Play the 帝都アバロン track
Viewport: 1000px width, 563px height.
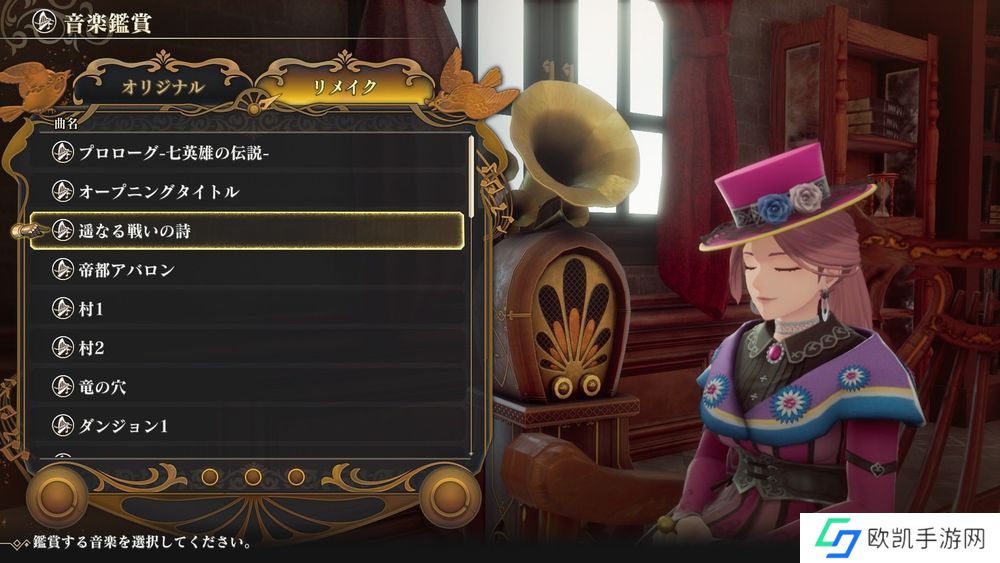click(248, 270)
